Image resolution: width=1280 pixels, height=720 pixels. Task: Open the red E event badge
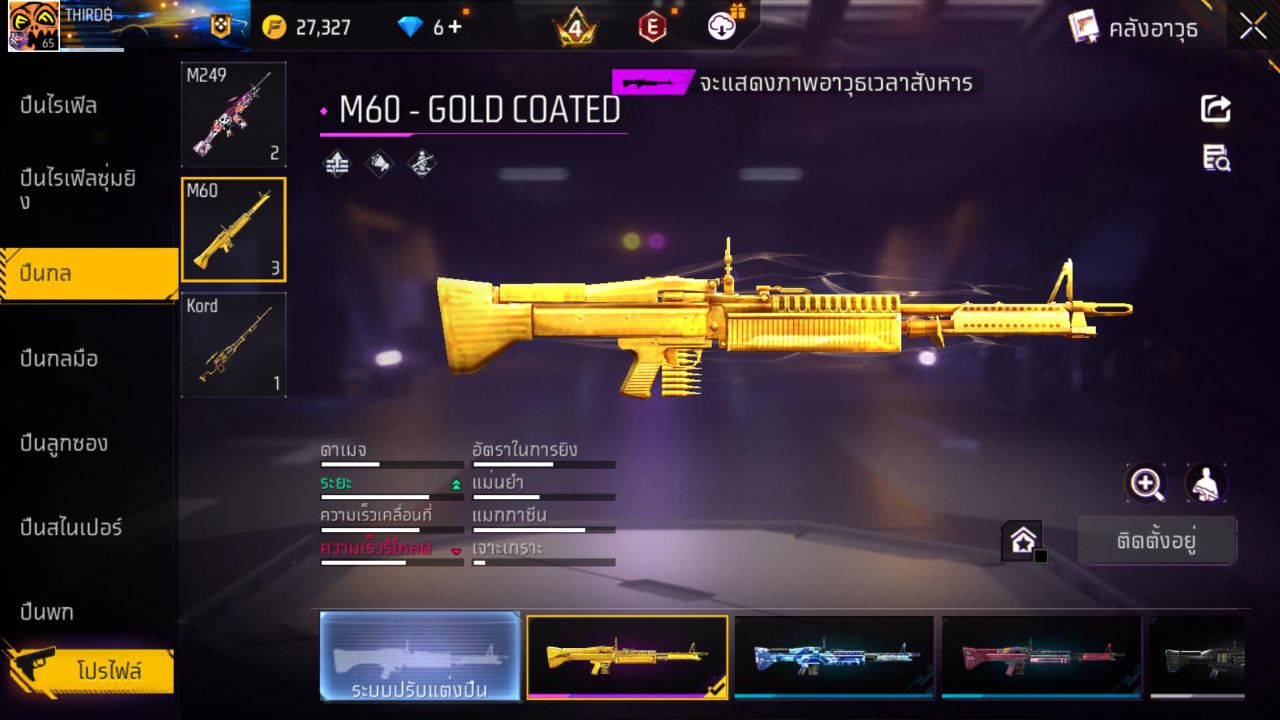click(652, 27)
